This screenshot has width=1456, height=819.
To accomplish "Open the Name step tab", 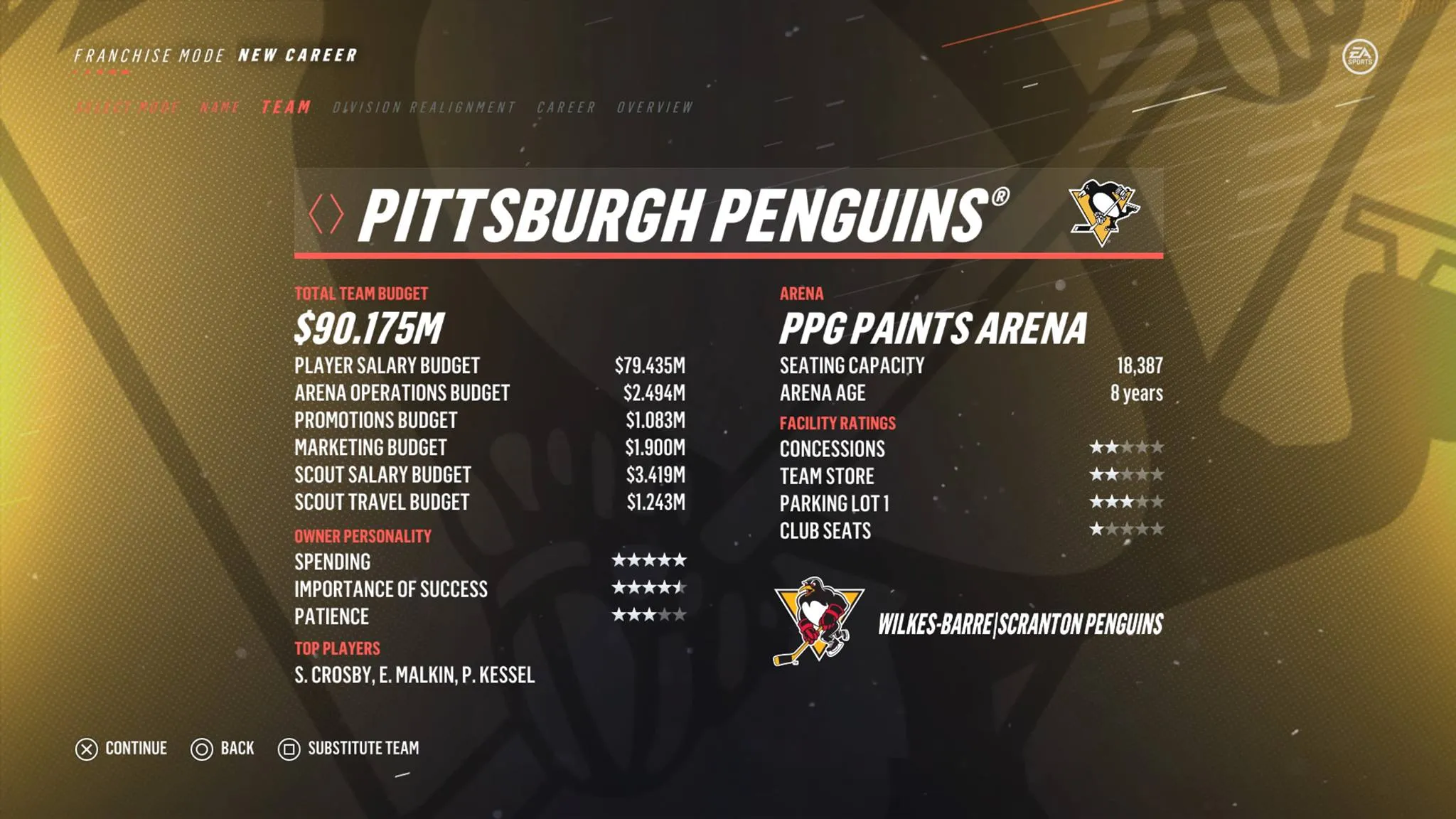I will pyautogui.click(x=220, y=107).
